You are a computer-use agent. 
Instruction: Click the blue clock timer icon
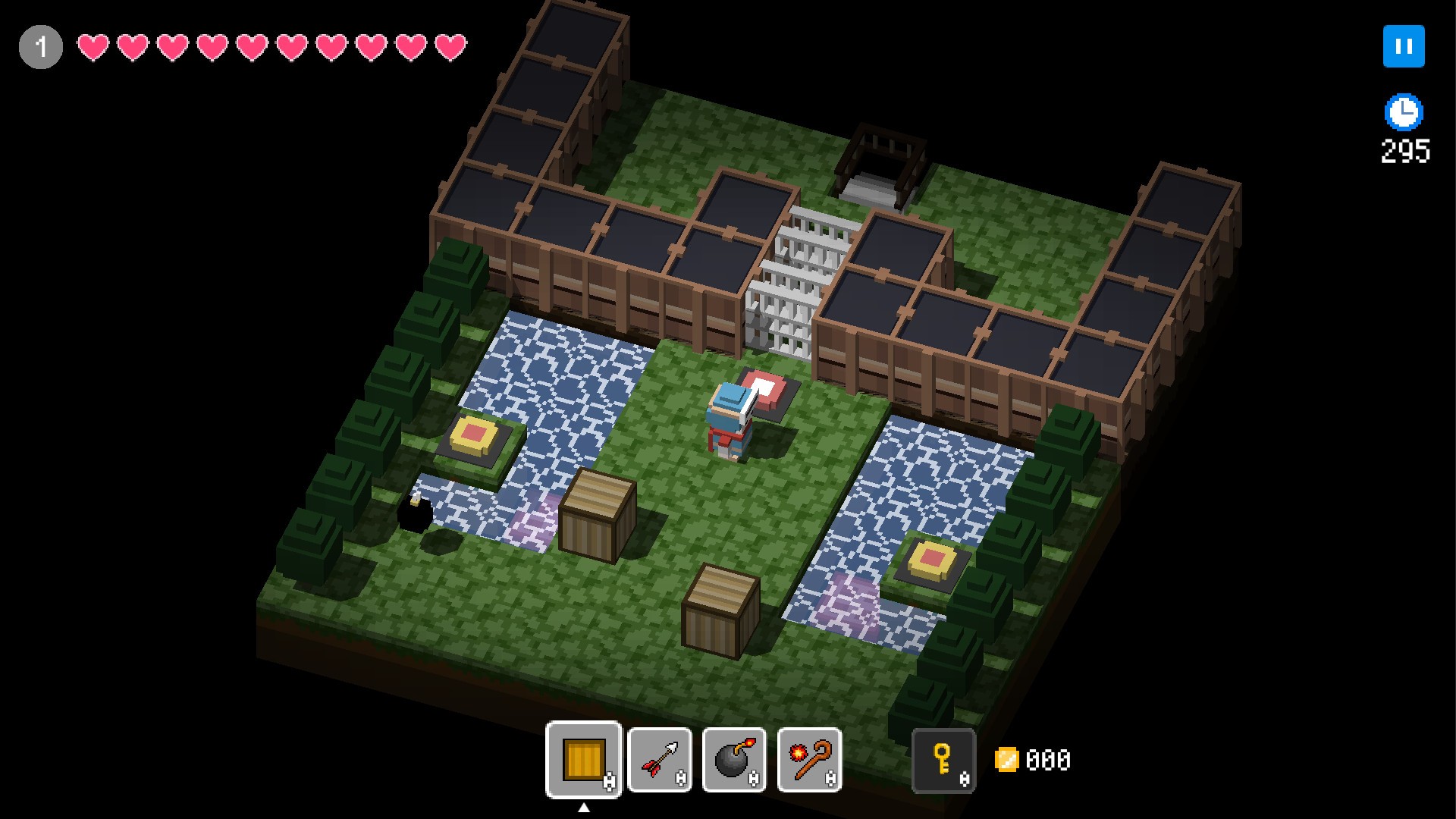(1404, 111)
